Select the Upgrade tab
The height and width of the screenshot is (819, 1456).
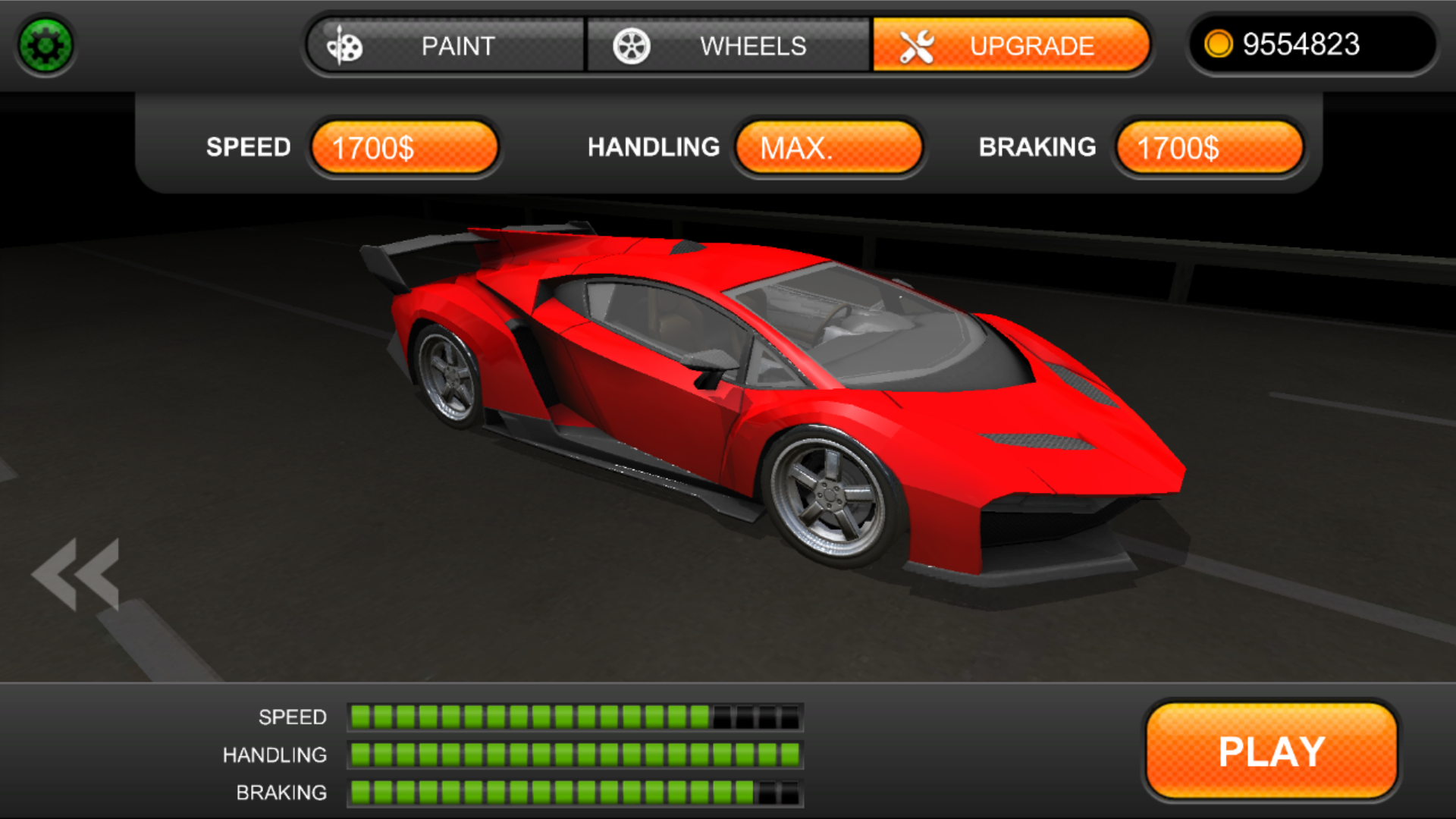[x=1010, y=45]
